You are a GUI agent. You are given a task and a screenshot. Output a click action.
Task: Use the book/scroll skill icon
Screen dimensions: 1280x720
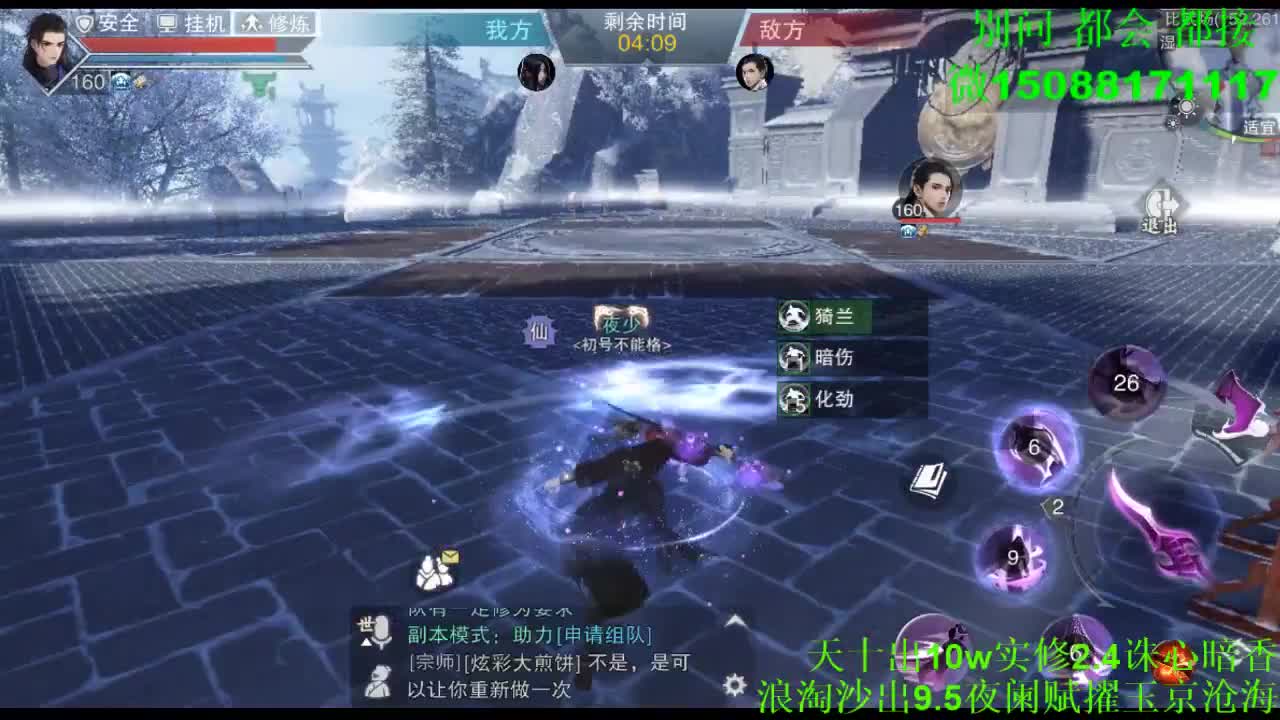pyautogui.click(x=927, y=481)
